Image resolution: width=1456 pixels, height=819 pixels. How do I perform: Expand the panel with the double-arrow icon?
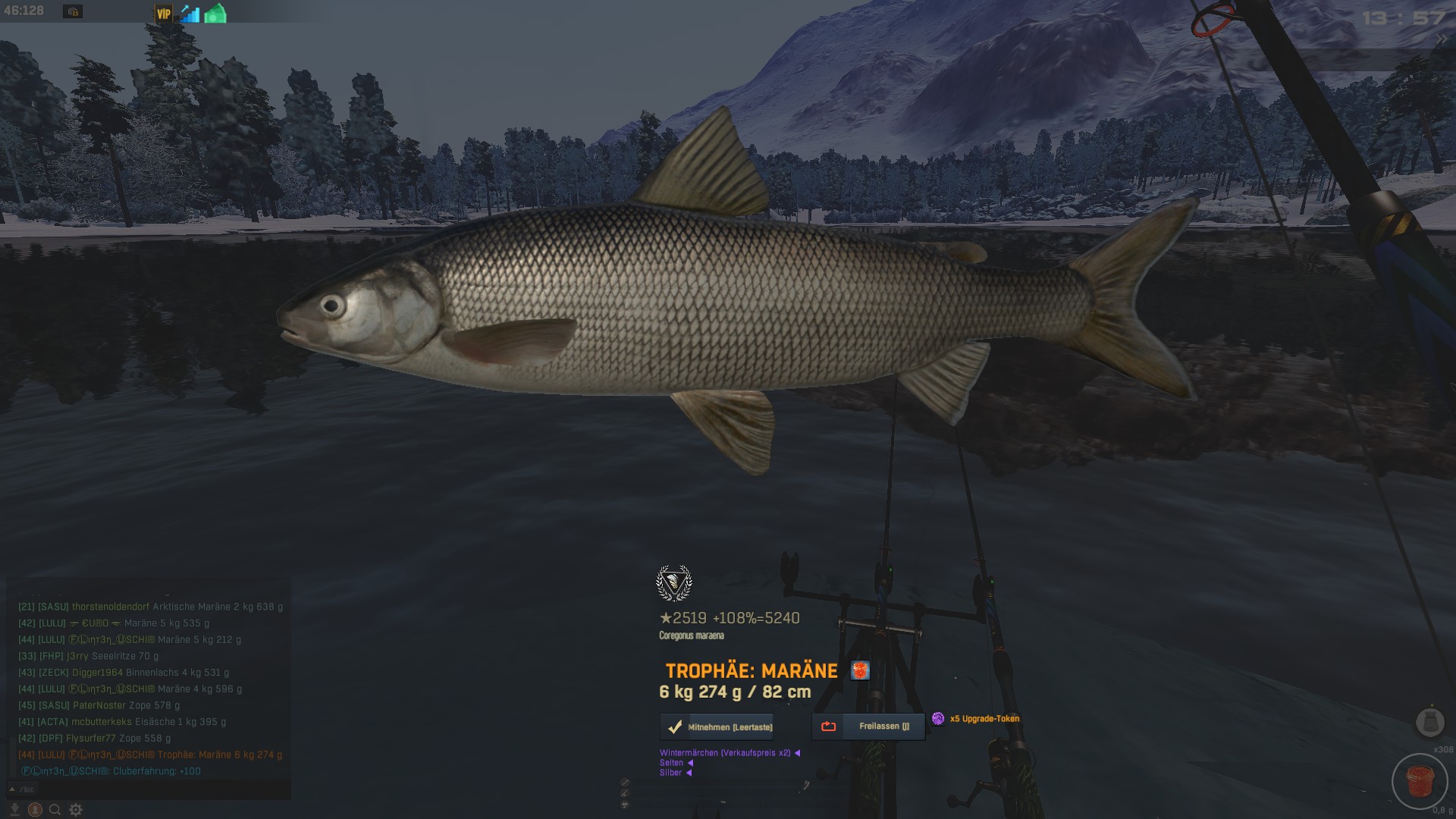(x=1441, y=39)
